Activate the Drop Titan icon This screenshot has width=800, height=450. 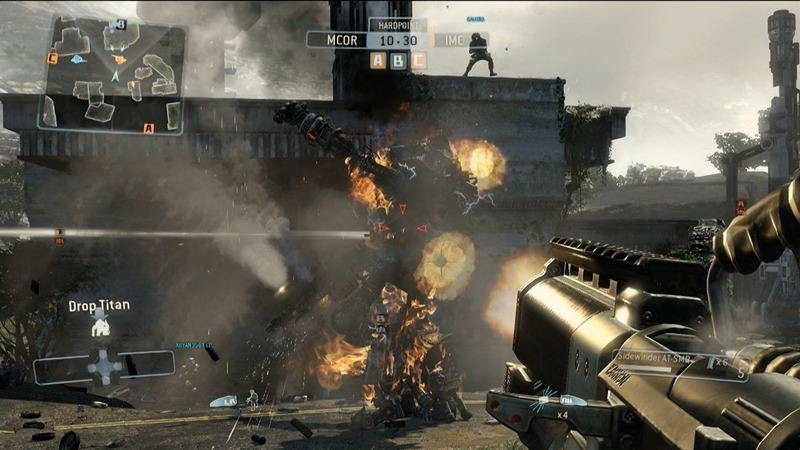click(x=100, y=323)
